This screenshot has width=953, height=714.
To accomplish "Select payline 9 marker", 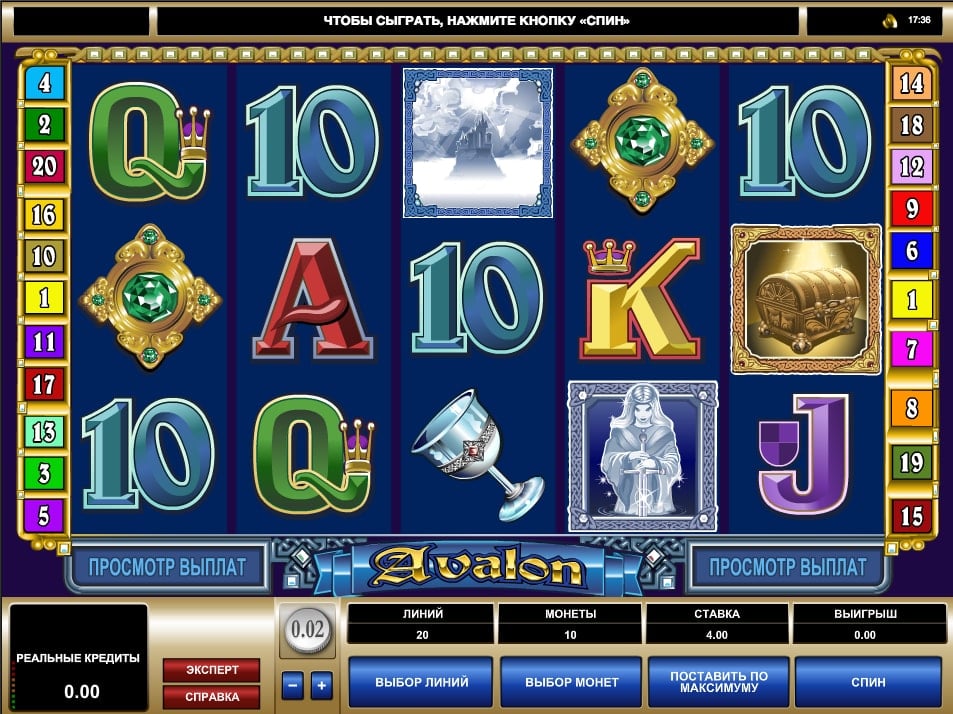I will [x=911, y=209].
